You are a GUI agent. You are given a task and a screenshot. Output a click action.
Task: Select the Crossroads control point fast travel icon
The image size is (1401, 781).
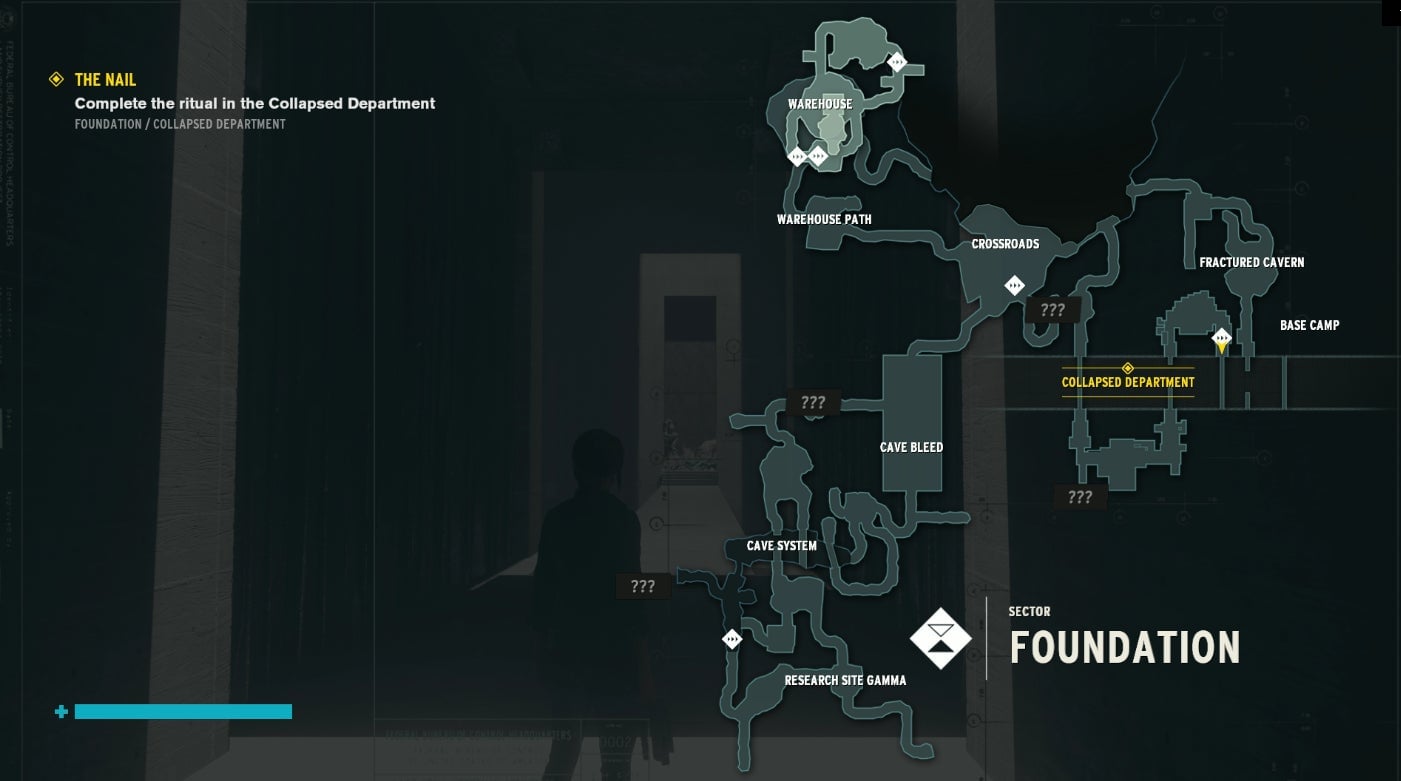click(1013, 284)
